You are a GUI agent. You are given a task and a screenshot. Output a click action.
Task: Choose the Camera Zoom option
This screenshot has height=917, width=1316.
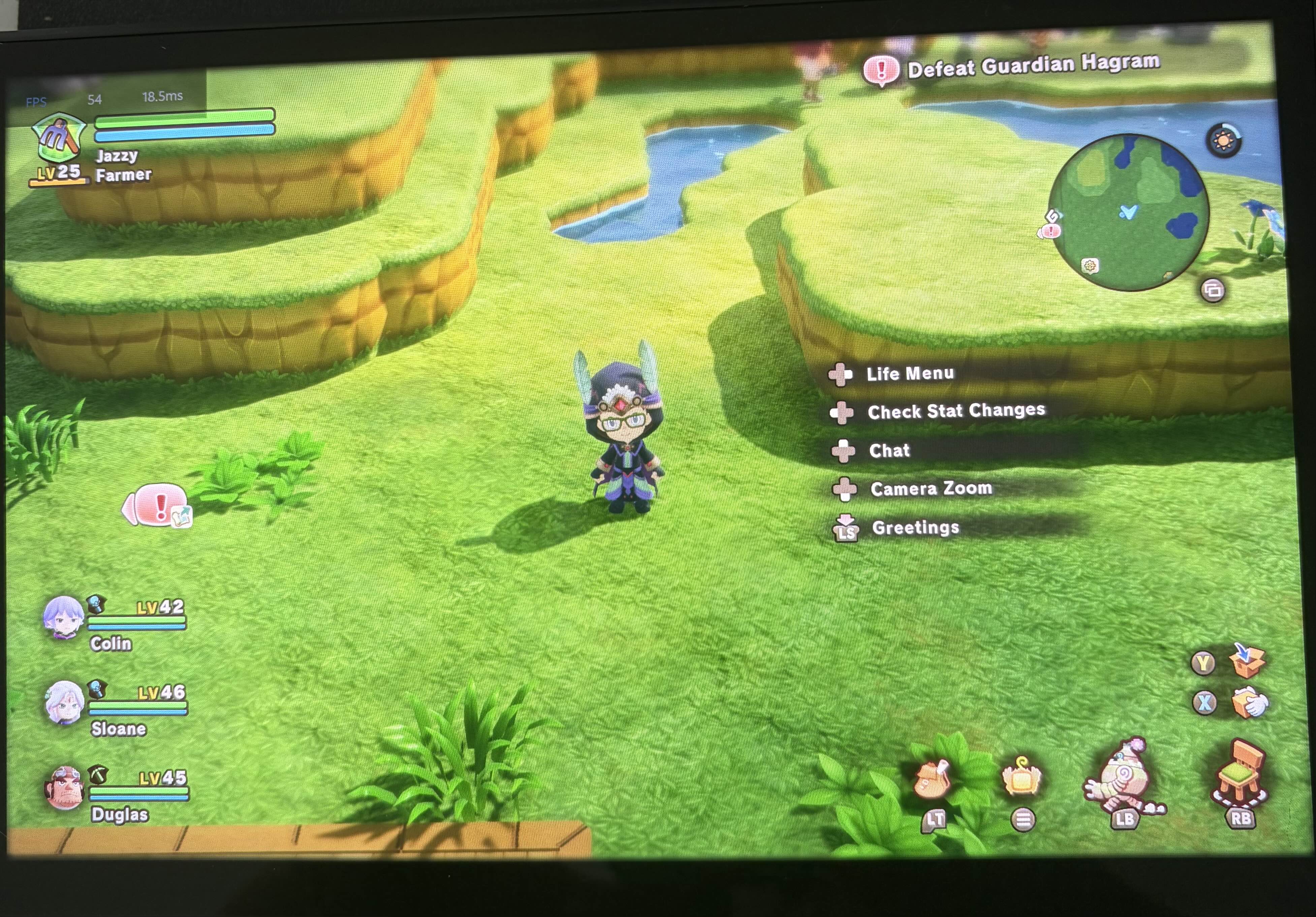[x=931, y=488]
